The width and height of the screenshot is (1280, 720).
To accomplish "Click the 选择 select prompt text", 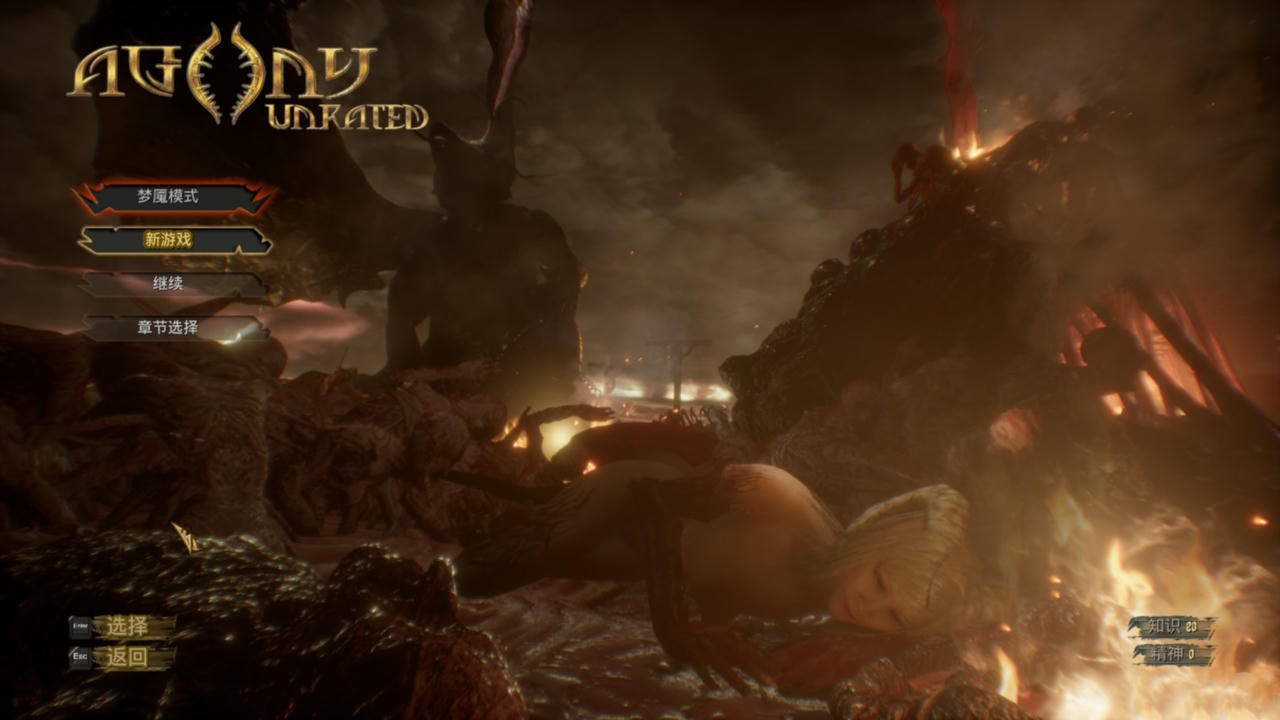I will click(x=127, y=626).
